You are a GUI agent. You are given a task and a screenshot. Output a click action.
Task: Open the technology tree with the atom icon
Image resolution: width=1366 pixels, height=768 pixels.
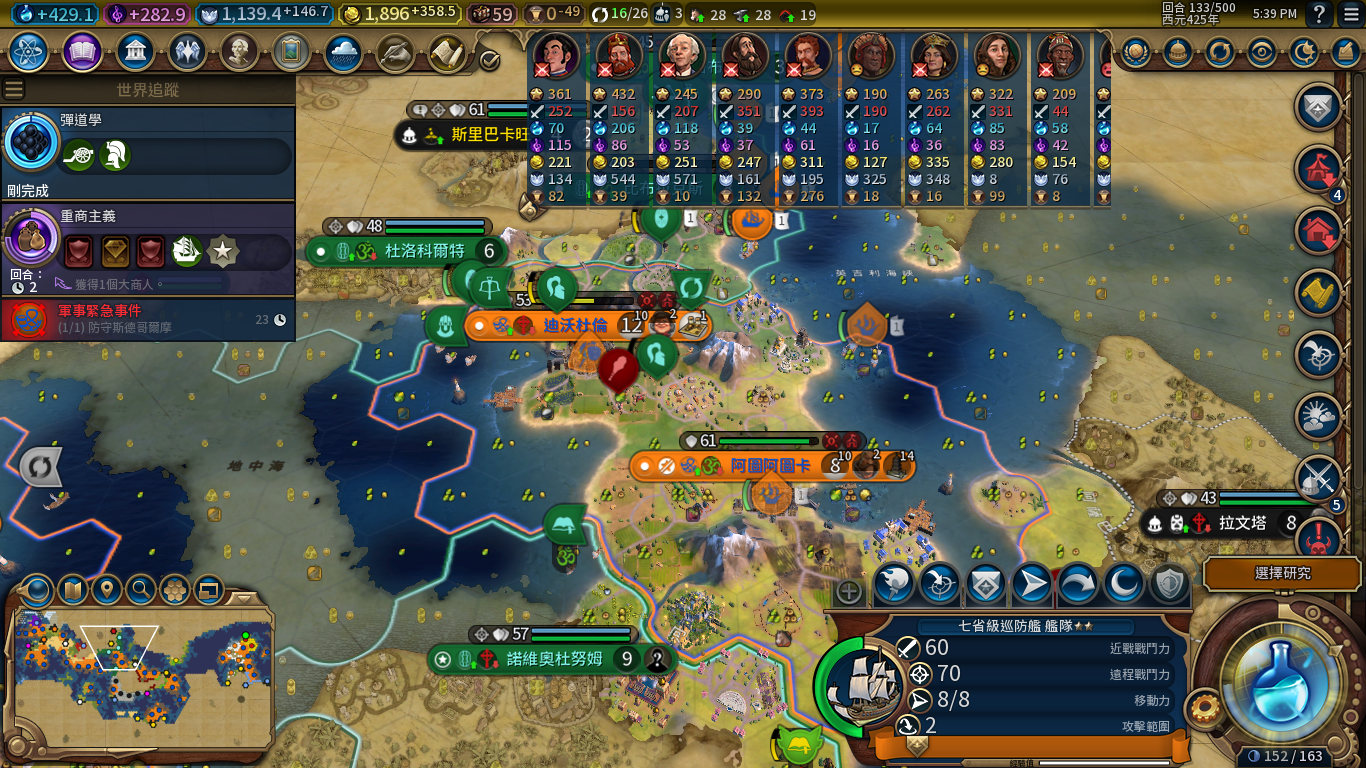click(x=30, y=52)
